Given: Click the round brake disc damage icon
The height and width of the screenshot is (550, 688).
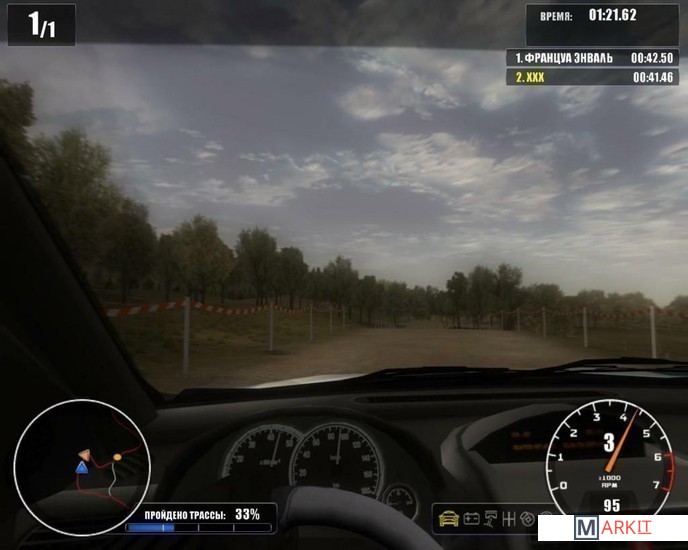Looking at the screenshot, I should click(528, 518).
